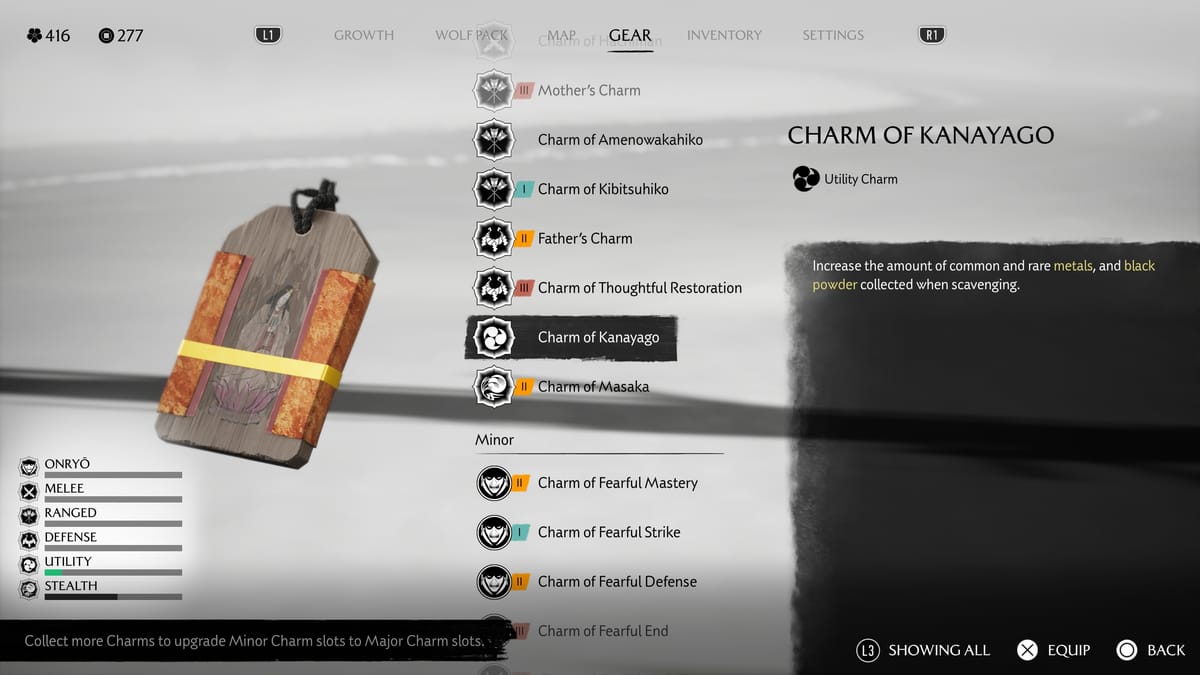Screen dimensions: 1200x675
Task: Choose Charm of Fearful Strike
Action: tap(608, 532)
